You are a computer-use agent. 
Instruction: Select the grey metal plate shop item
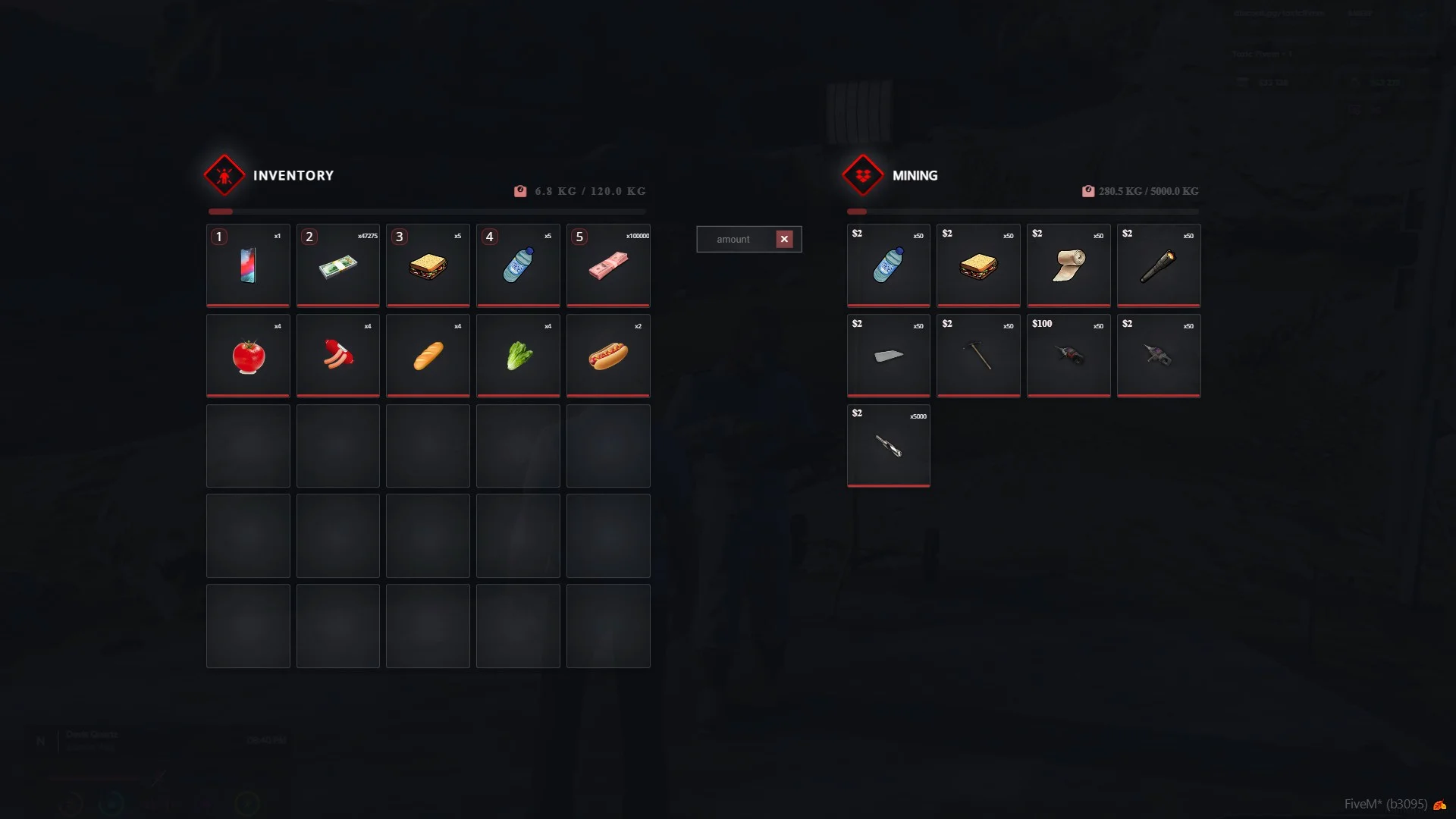click(888, 356)
